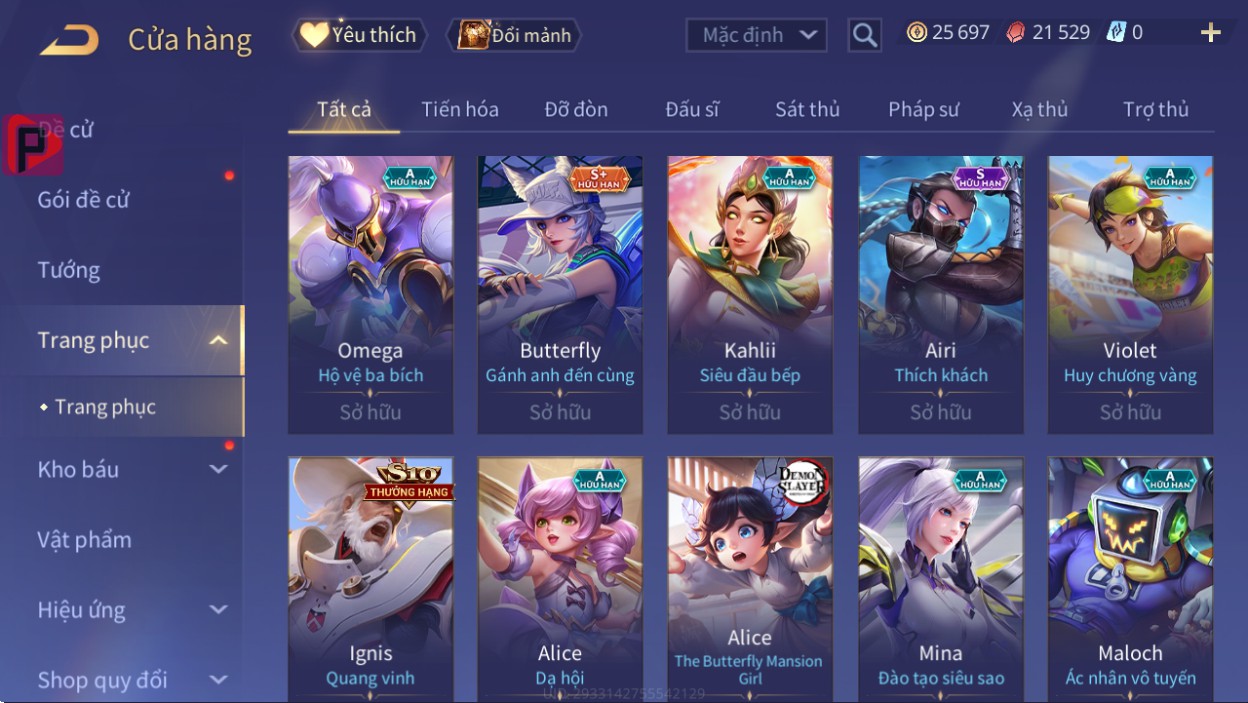
Task: Switch to the Trợ thủ tab
Action: click(1155, 109)
